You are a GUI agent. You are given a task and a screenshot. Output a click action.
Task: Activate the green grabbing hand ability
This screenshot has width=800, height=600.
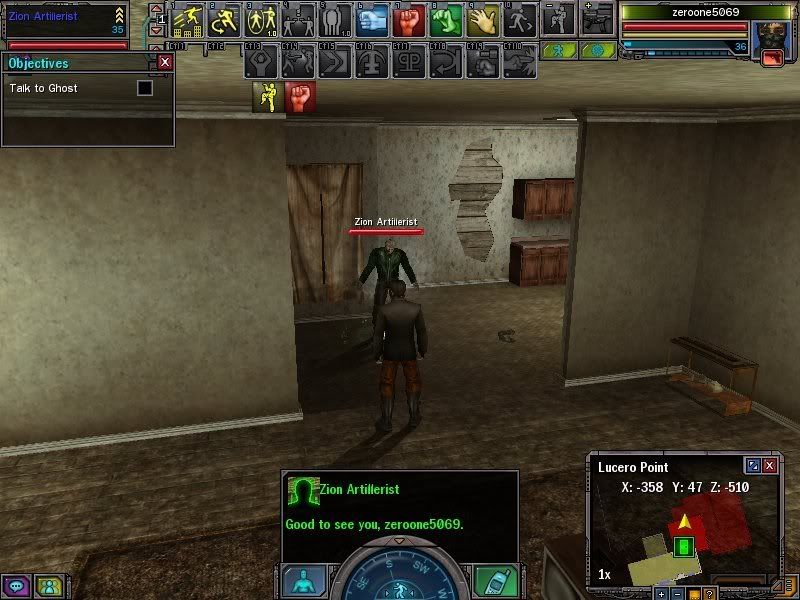(445, 19)
